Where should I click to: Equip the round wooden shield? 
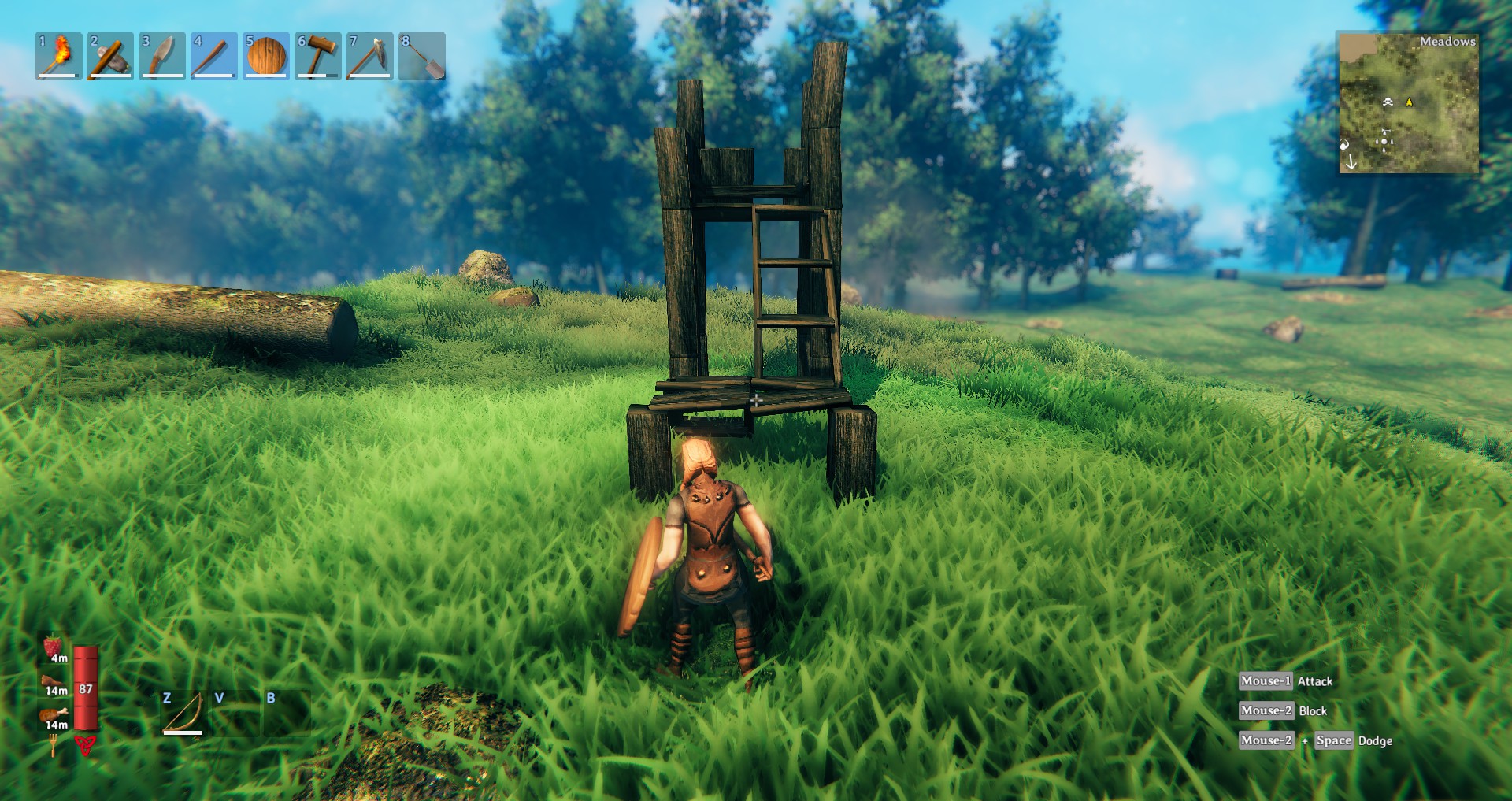pos(266,56)
